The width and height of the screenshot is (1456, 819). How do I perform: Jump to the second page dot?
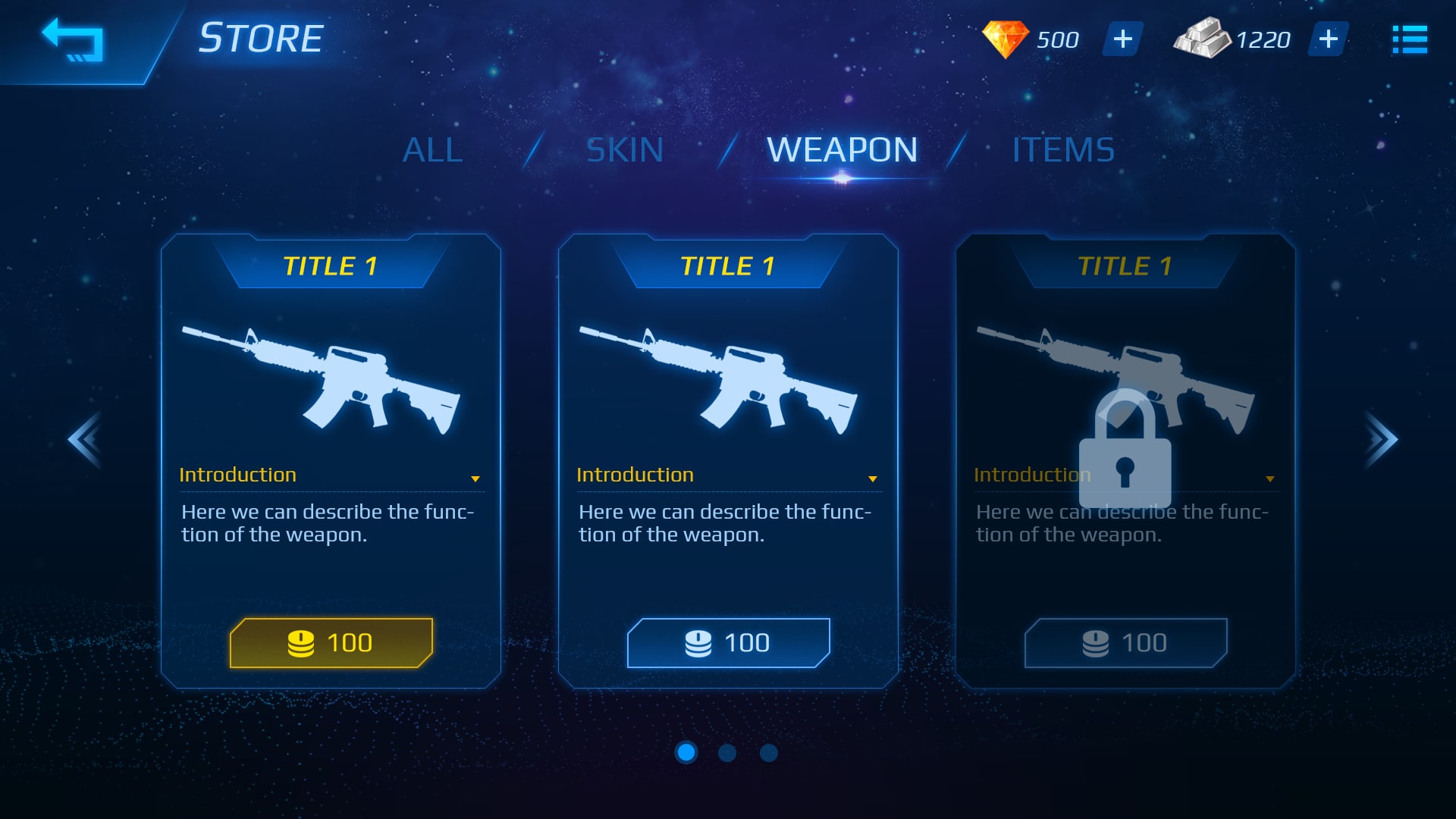pyautogui.click(x=727, y=752)
